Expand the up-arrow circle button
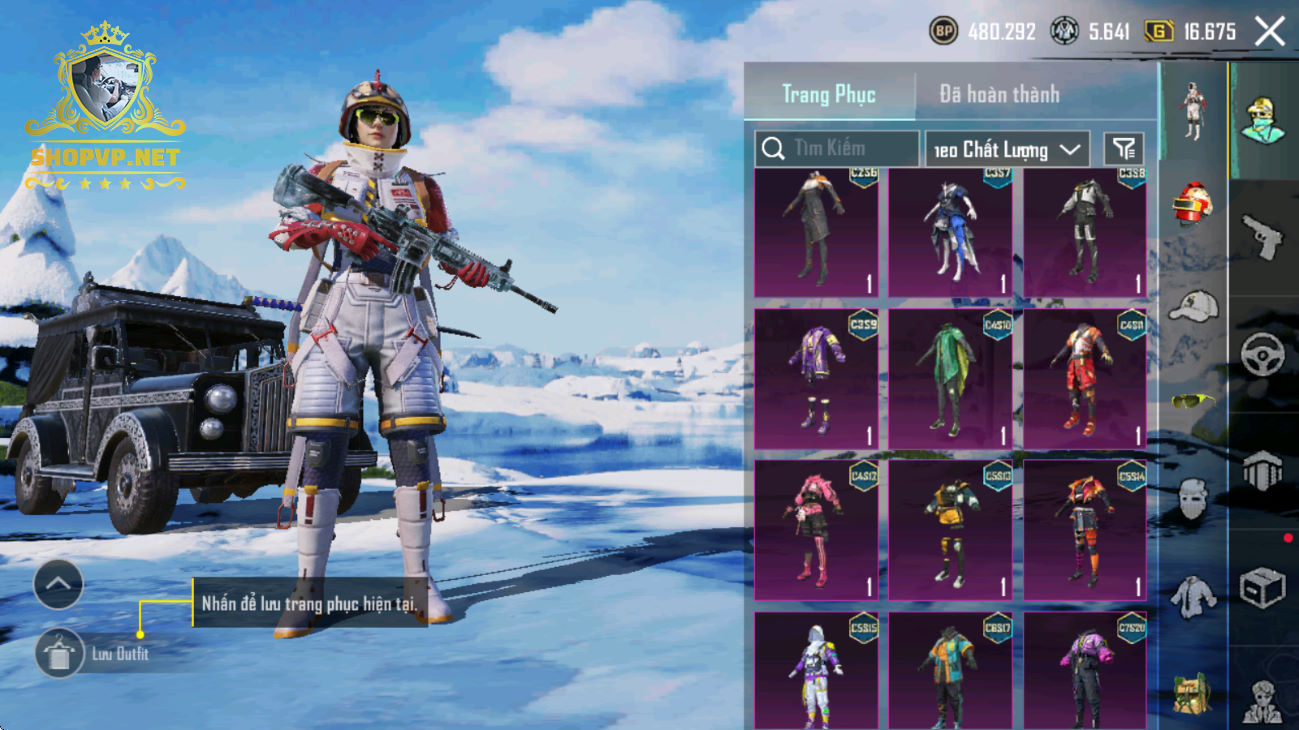Screen dimensions: 1299x730 click(x=58, y=585)
